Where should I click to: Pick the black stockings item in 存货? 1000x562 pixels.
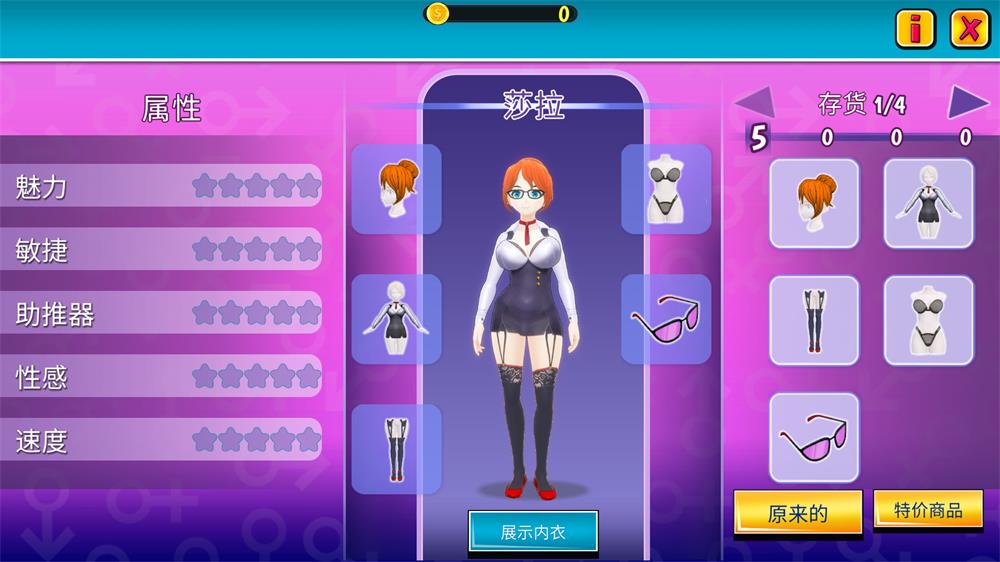click(814, 320)
